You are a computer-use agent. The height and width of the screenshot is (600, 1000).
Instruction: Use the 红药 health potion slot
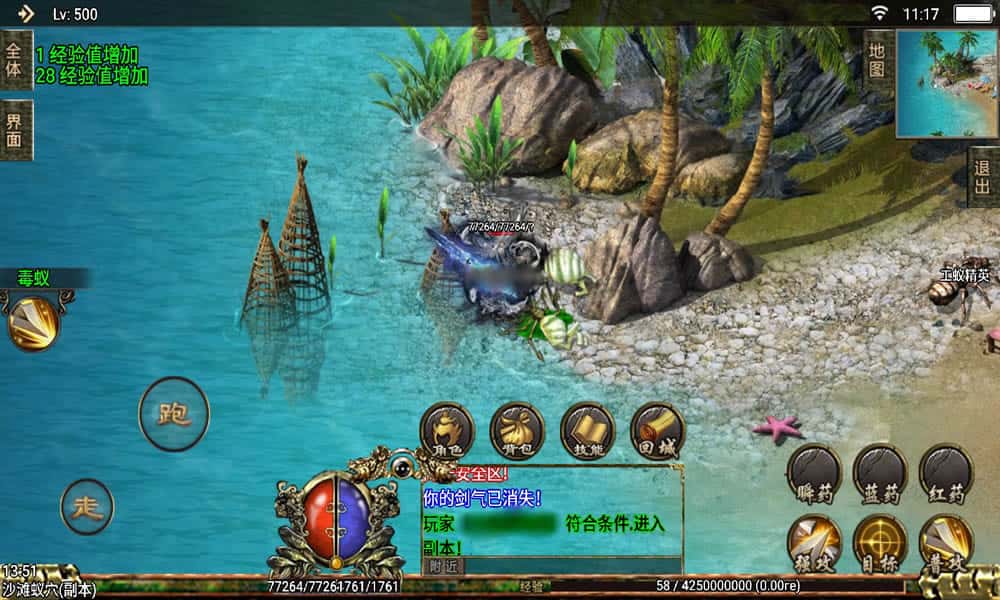(x=946, y=472)
